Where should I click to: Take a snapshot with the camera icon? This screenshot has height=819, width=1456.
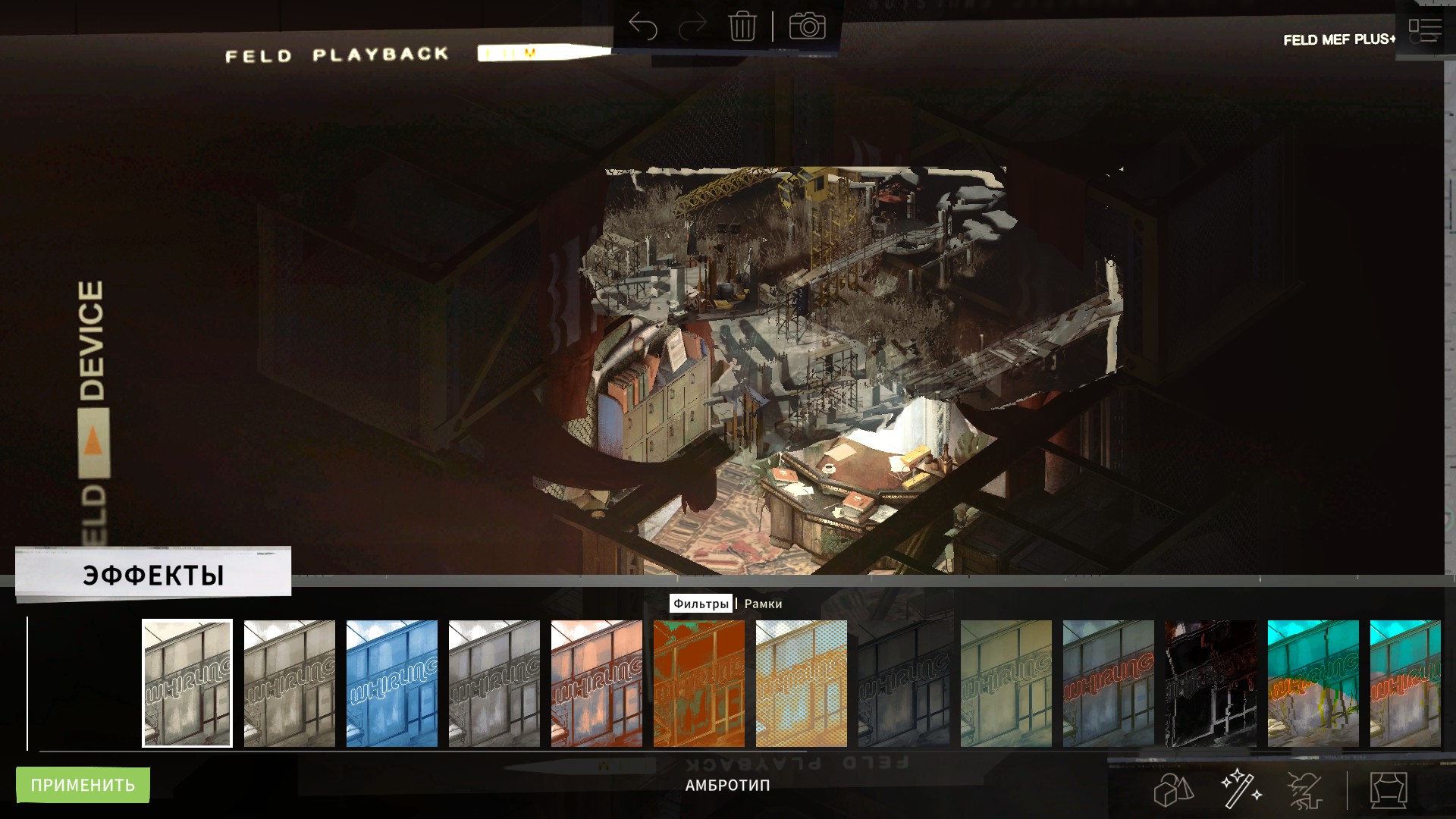coord(807,27)
